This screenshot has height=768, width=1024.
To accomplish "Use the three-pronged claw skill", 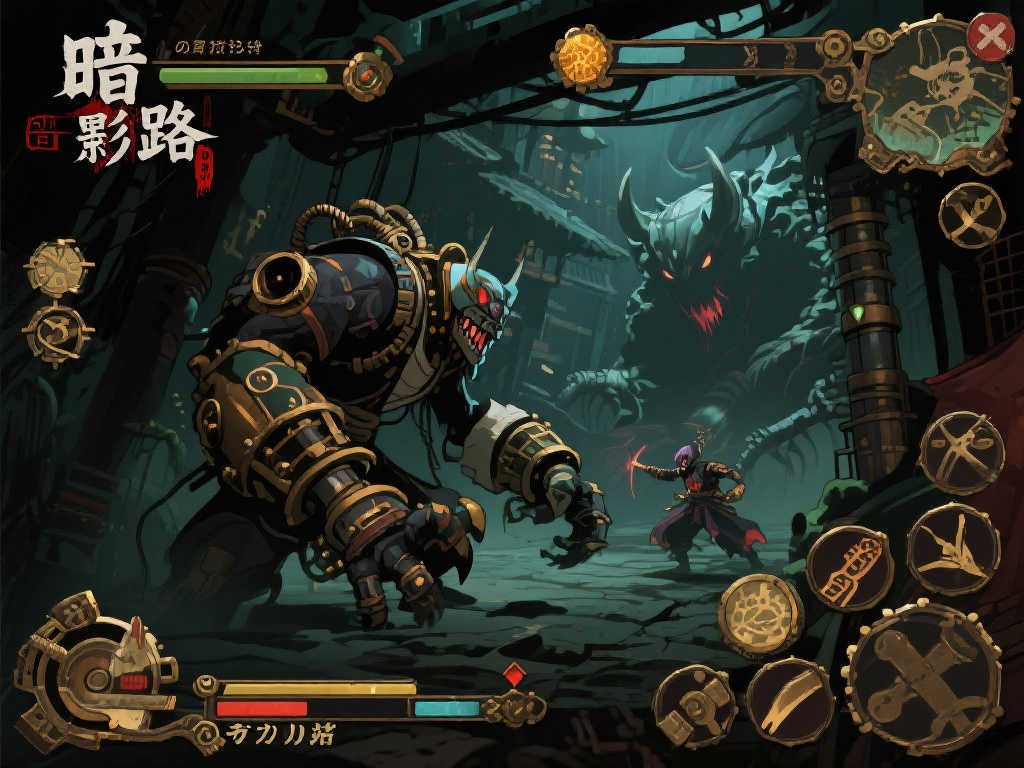I will click(x=953, y=549).
